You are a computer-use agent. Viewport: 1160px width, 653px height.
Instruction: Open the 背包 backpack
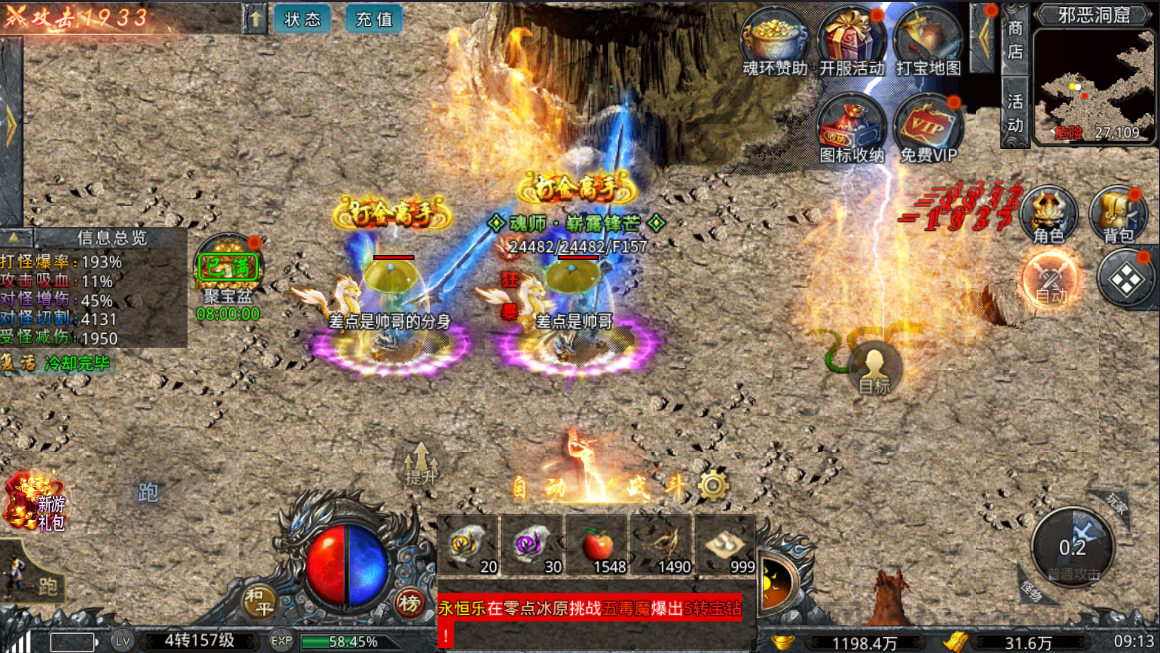click(1118, 213)
